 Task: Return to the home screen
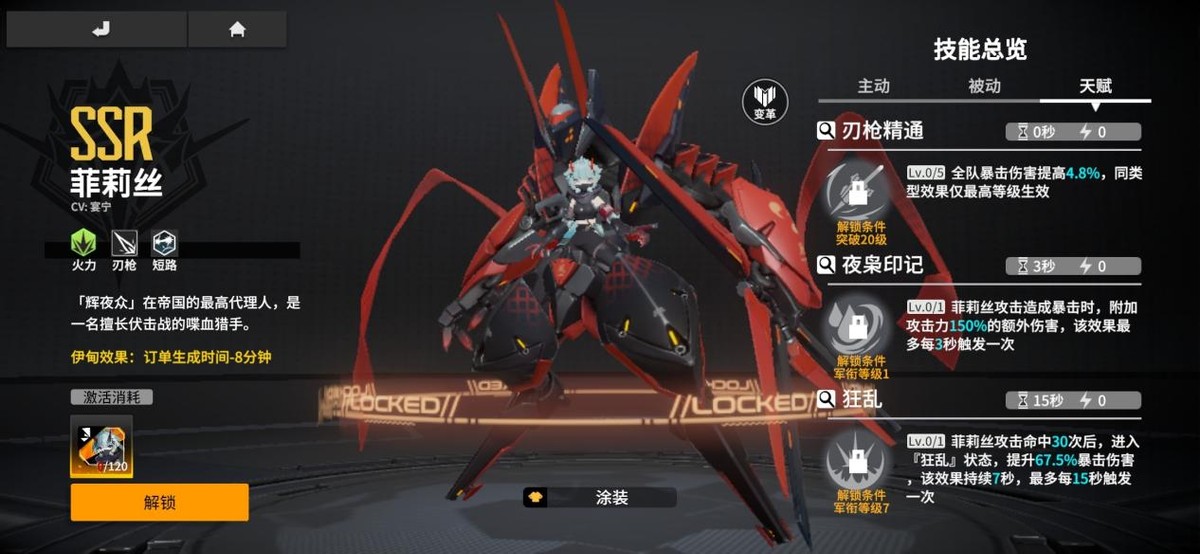coord(237,30)
